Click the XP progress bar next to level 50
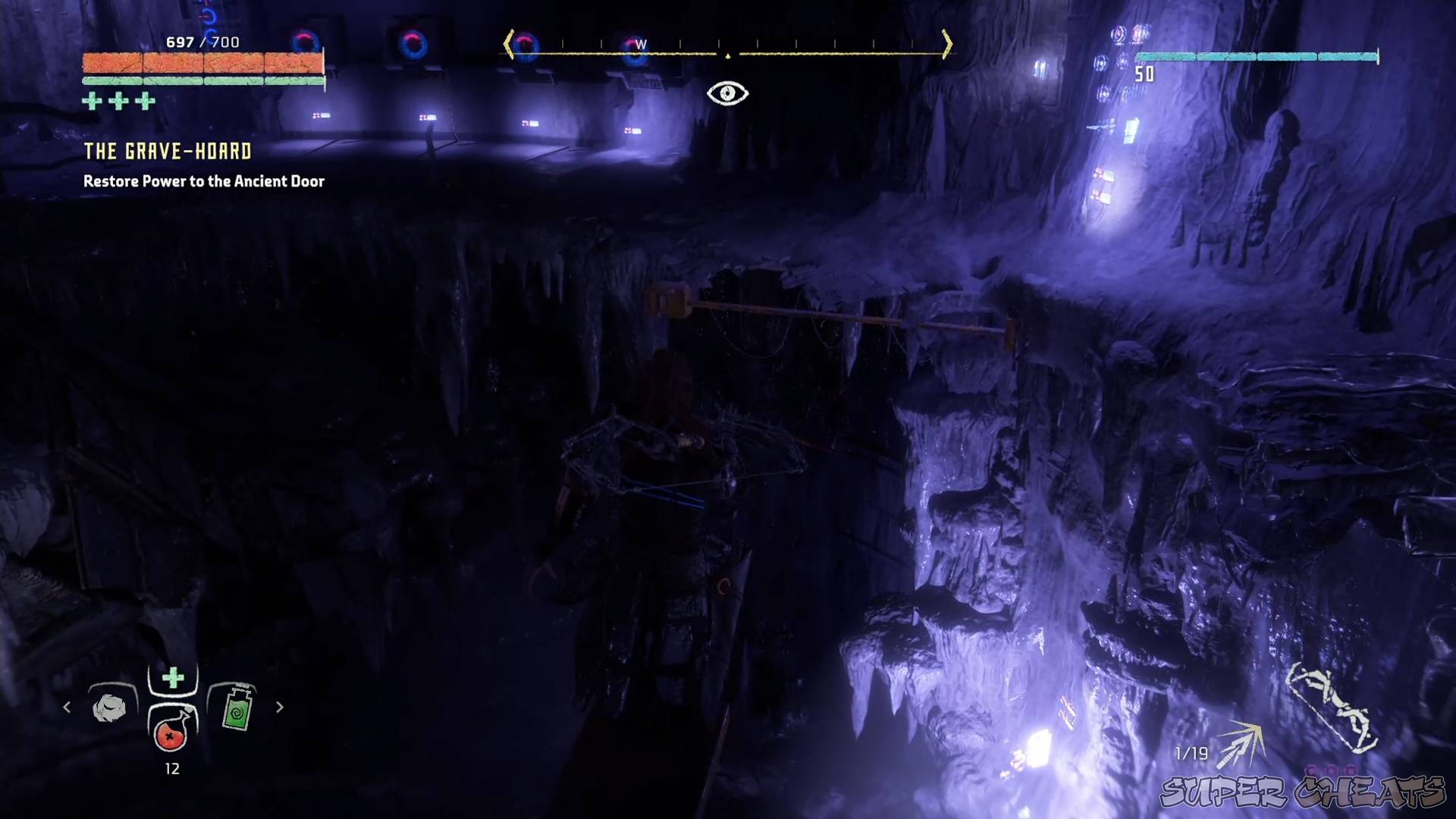The image size is (1456, 819). pos(1259,55)
